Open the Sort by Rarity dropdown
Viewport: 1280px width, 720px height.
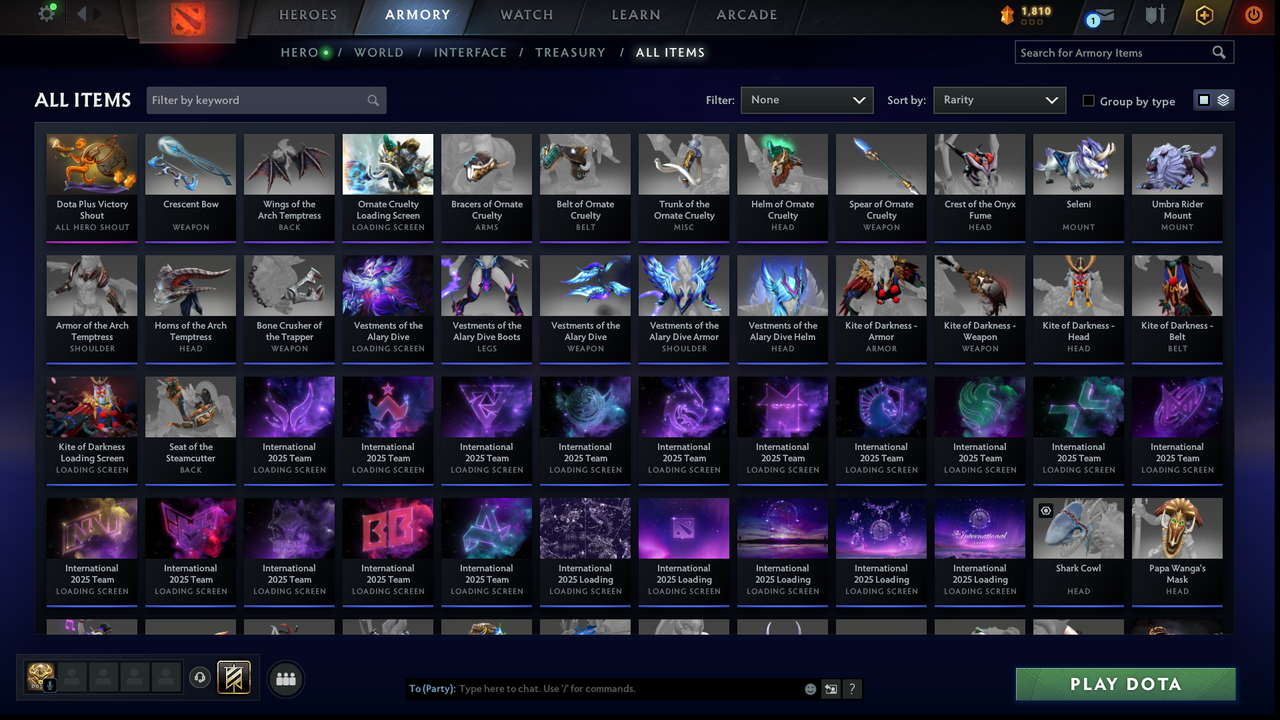click(x=999, y=100)
